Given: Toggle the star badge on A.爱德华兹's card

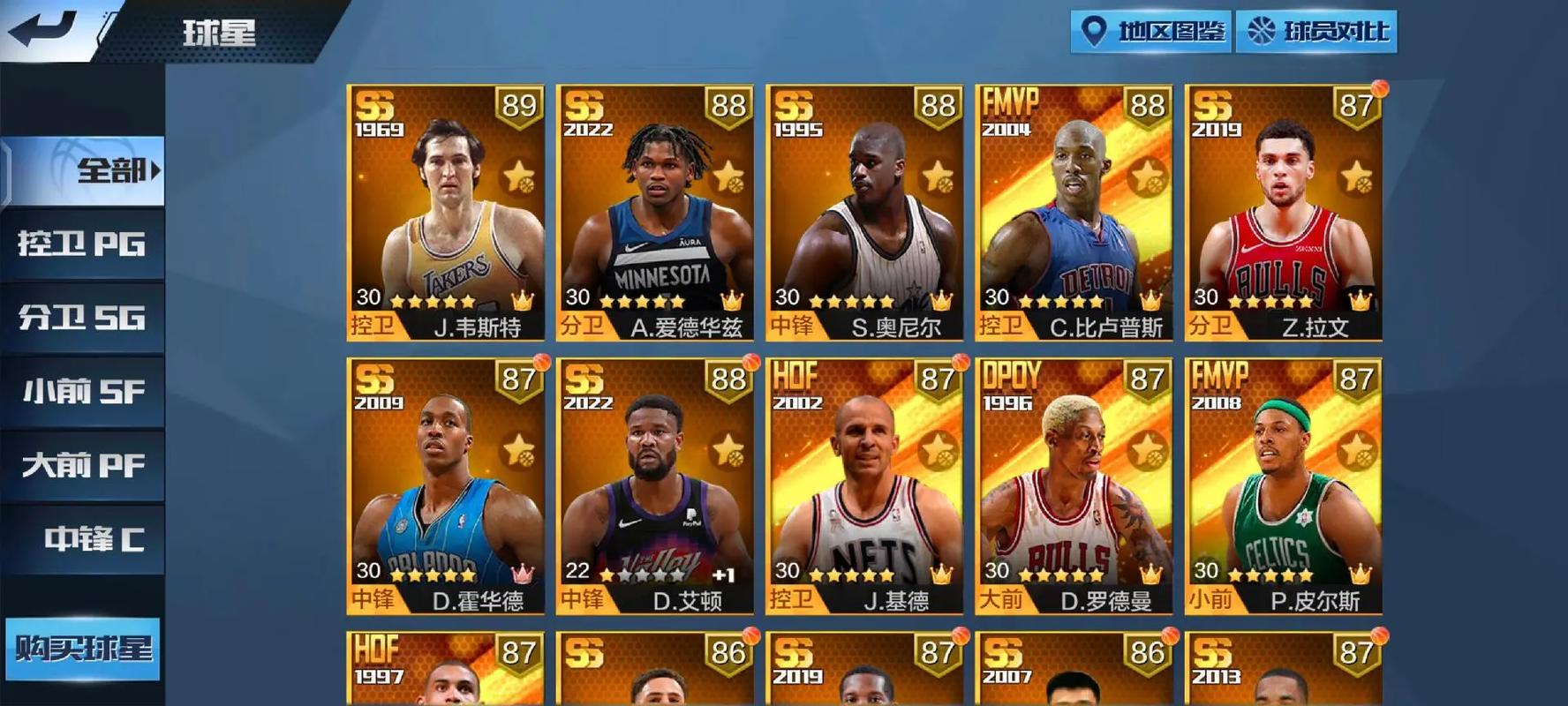Looking at the screenshot, I should (x=728, y=176).
